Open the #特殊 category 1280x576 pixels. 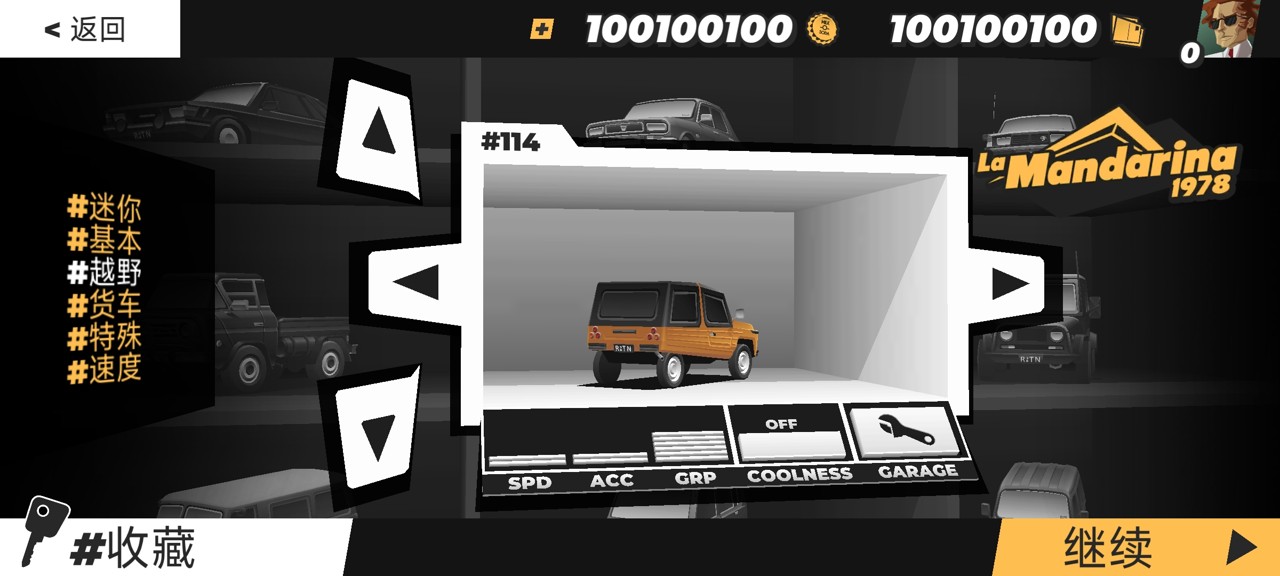tap(104, 336)
